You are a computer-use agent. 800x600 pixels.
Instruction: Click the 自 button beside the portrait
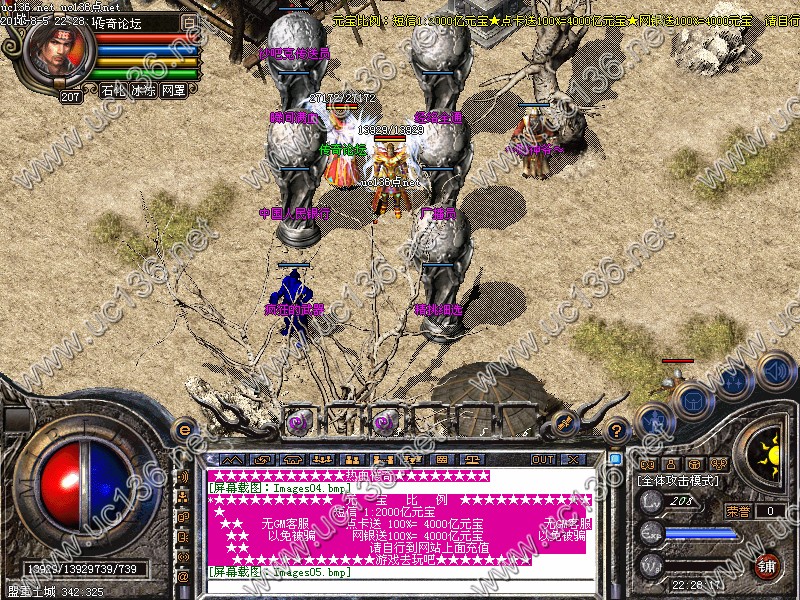pyautogui.click(x=190, y=20)
